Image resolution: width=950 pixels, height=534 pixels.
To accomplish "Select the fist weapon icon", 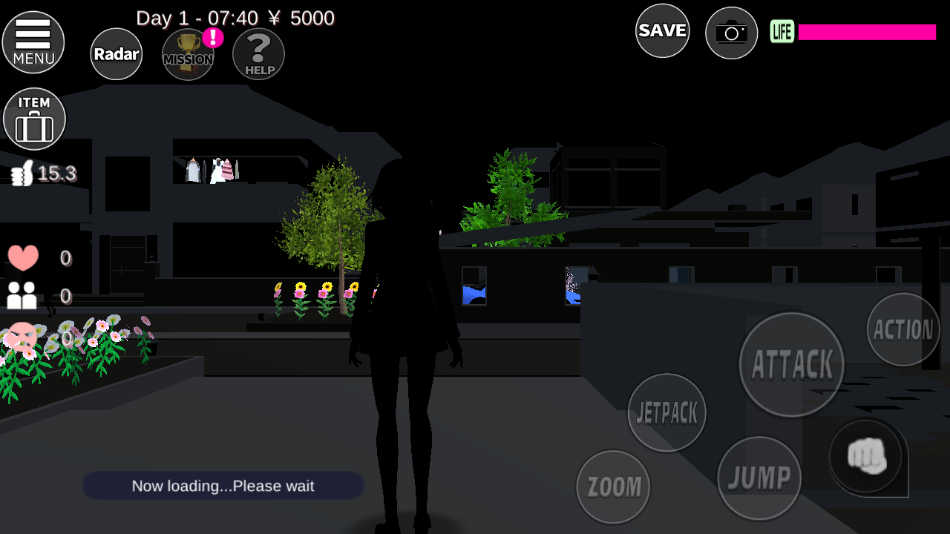I will [866, 456].
